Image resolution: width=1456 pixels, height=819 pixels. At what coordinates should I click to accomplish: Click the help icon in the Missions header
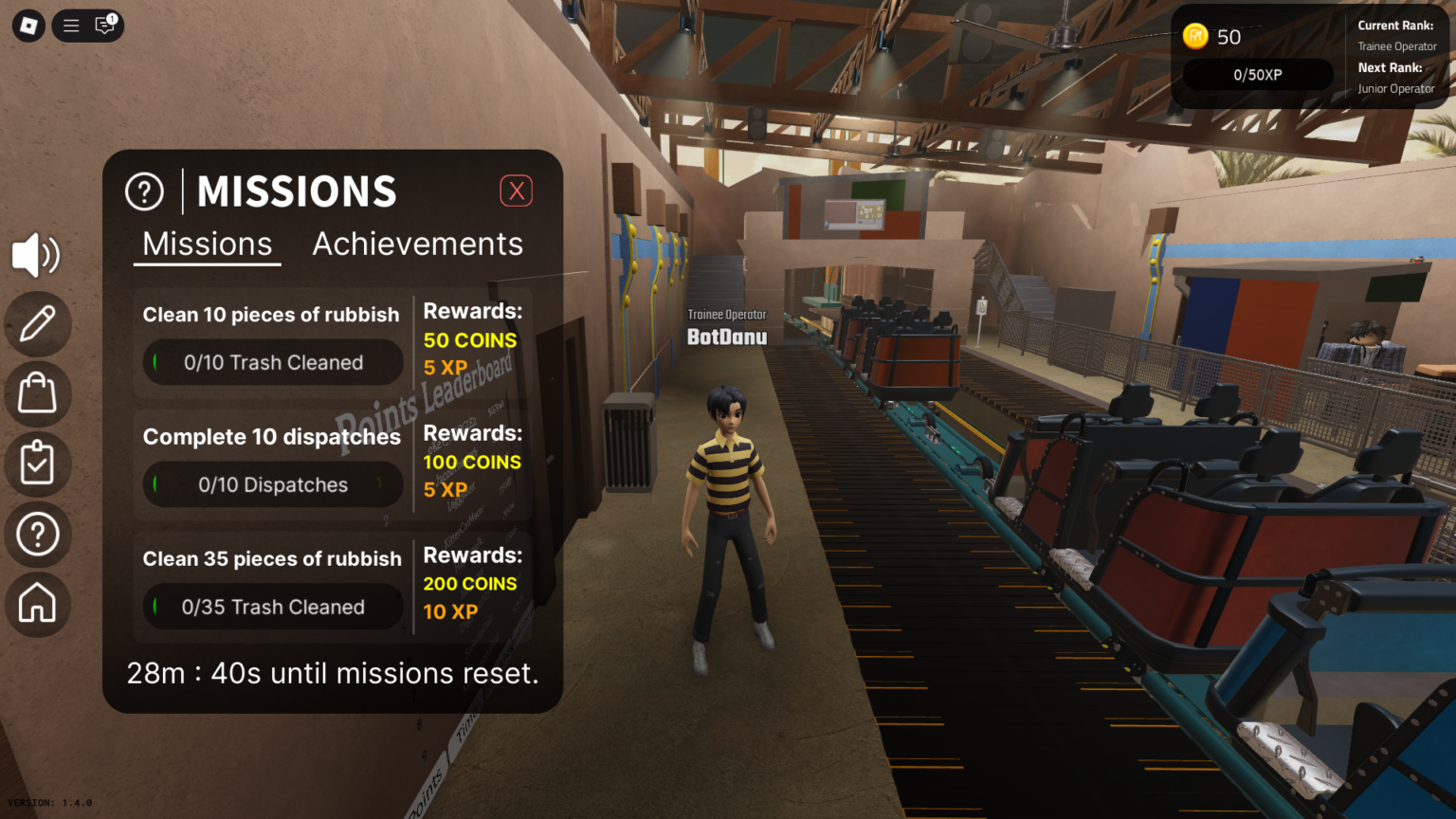tap(144, 191)
